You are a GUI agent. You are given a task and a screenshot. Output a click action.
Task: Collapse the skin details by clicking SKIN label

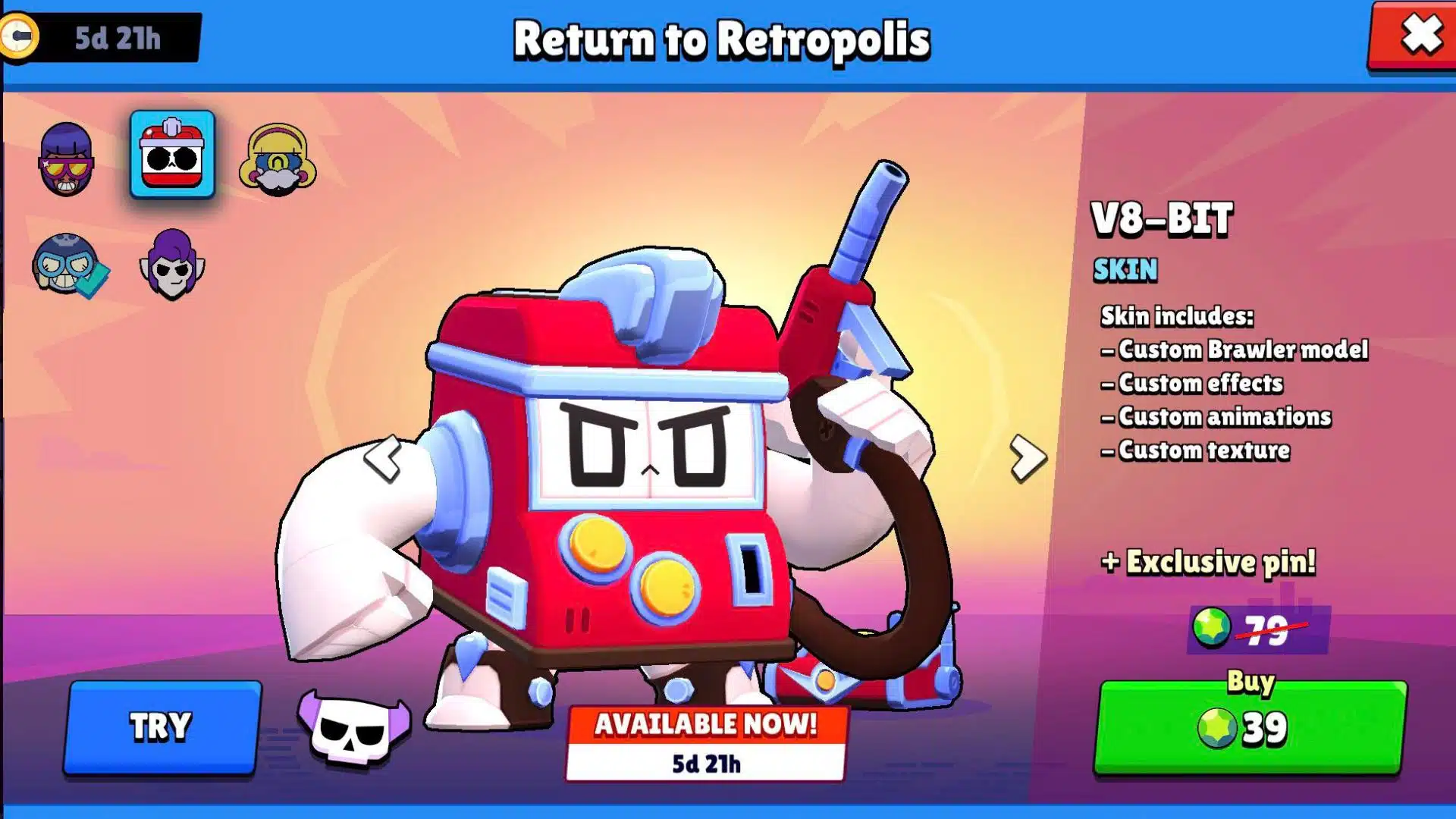[1125, 269]
